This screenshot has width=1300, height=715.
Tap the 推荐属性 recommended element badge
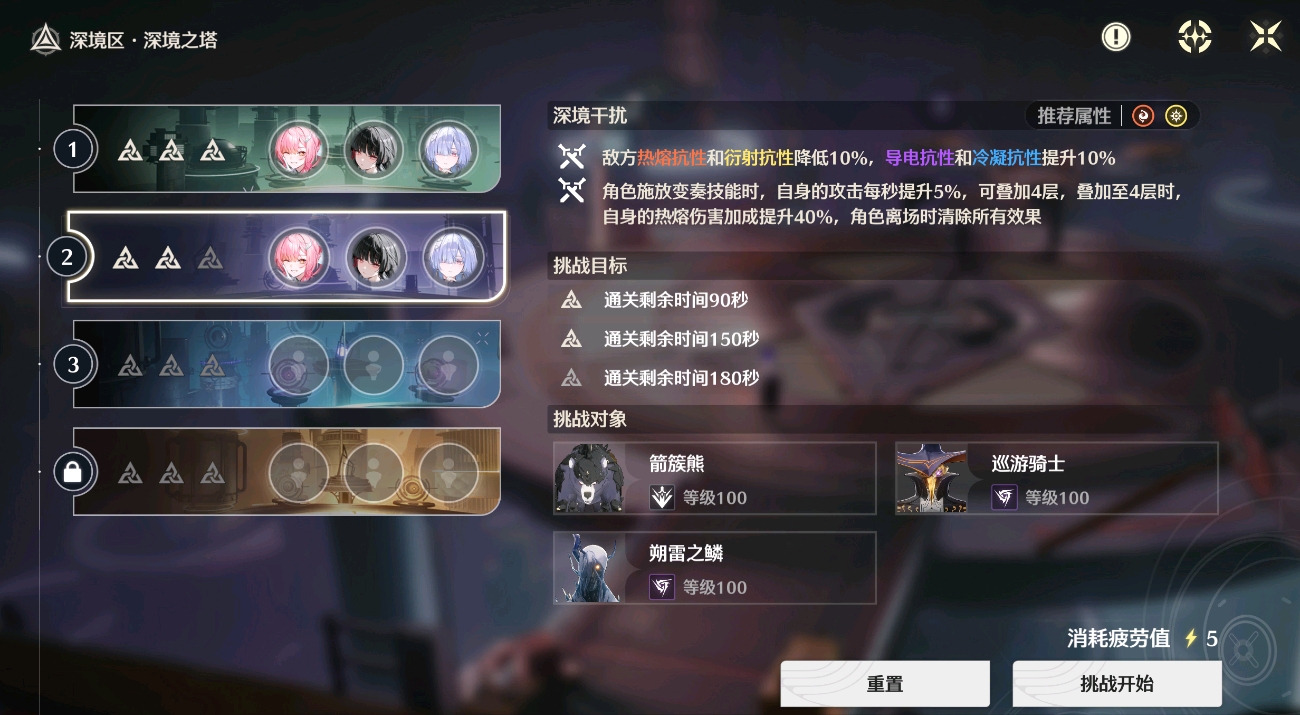[x=1112, y=116]
